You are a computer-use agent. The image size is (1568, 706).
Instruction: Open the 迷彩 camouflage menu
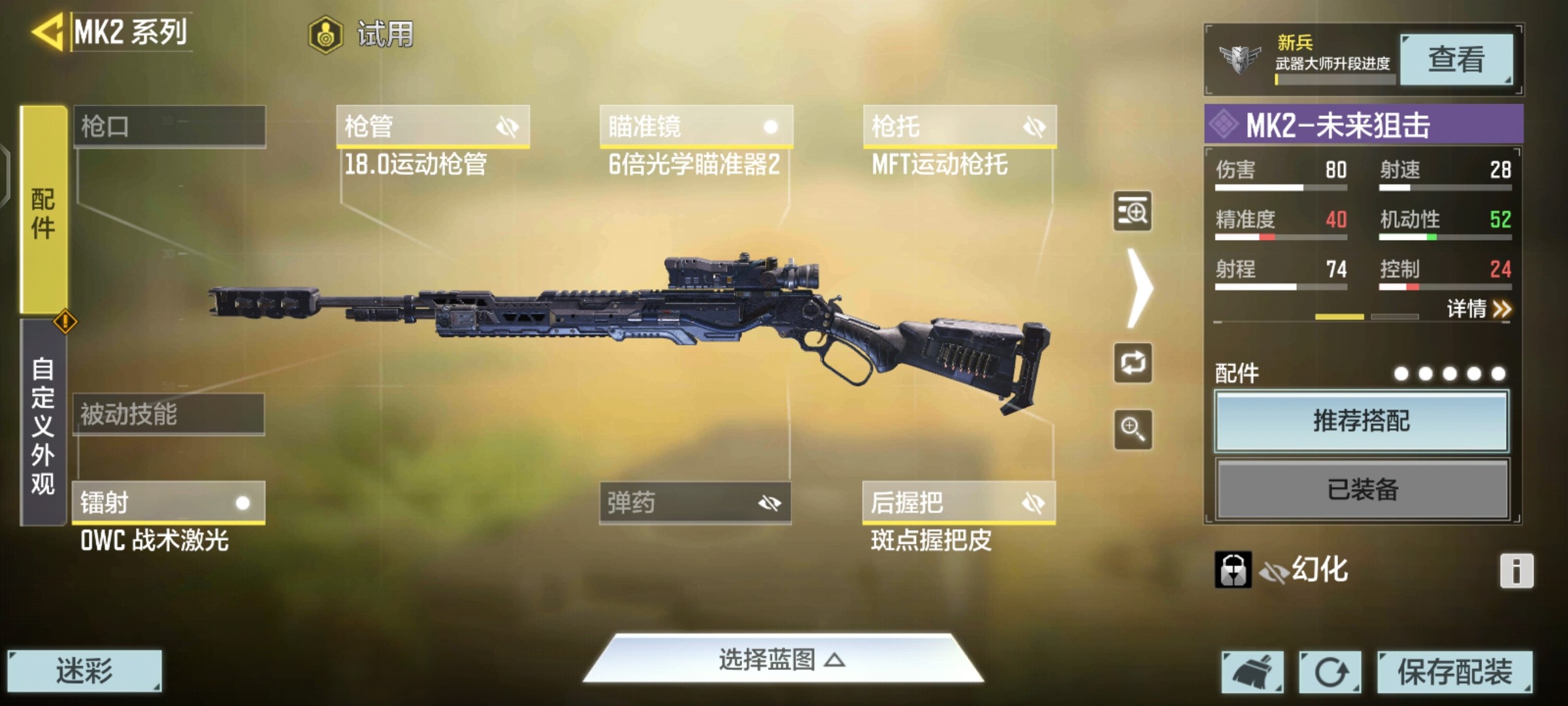(84, 671)
